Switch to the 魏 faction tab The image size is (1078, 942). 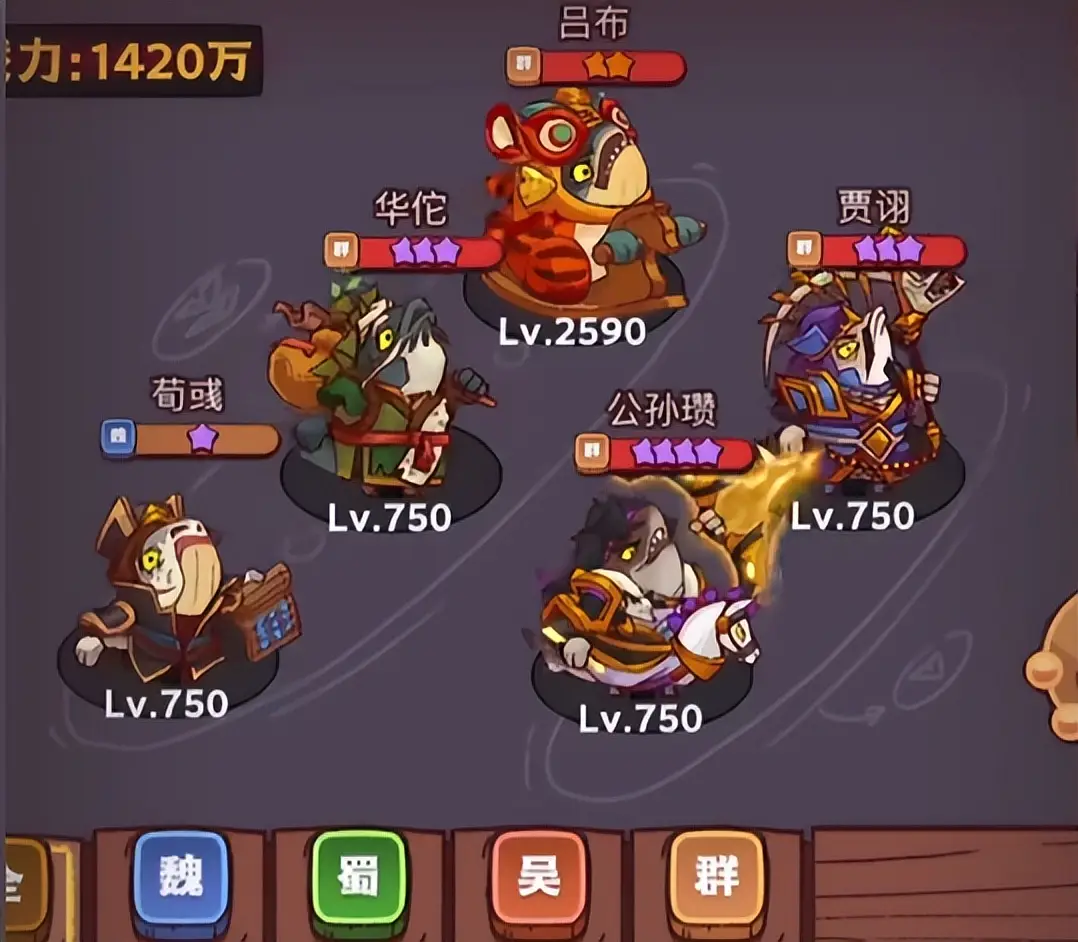coord(181,877)
